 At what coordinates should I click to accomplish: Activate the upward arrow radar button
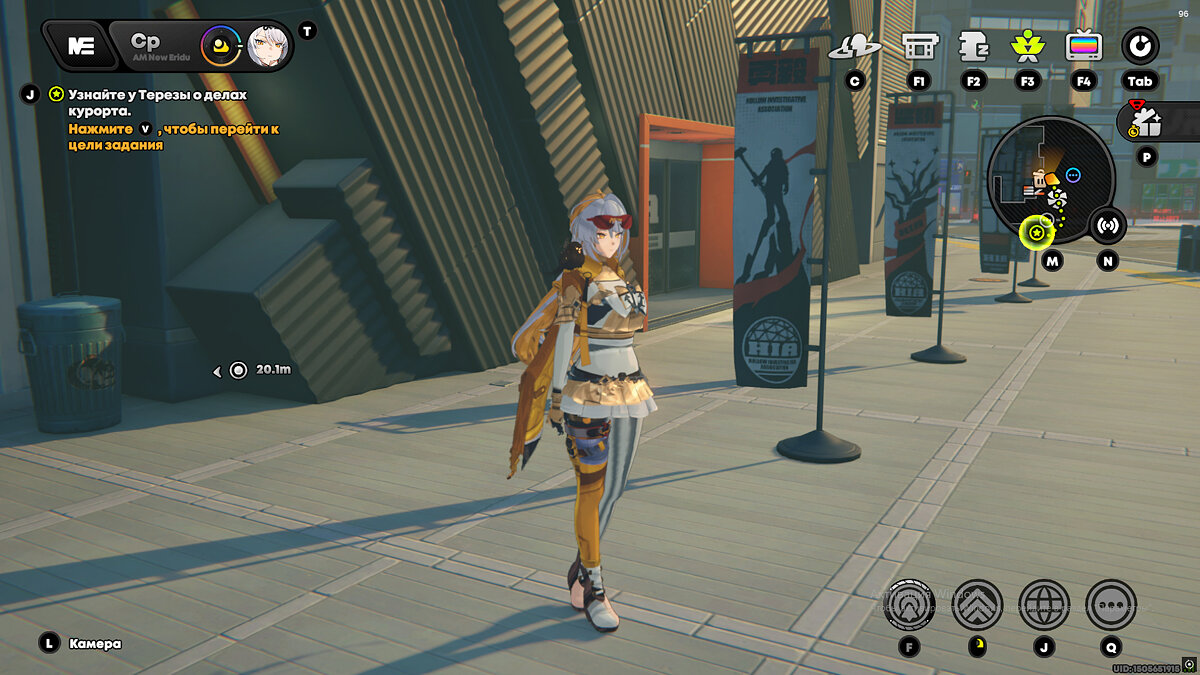coord(909,604)
